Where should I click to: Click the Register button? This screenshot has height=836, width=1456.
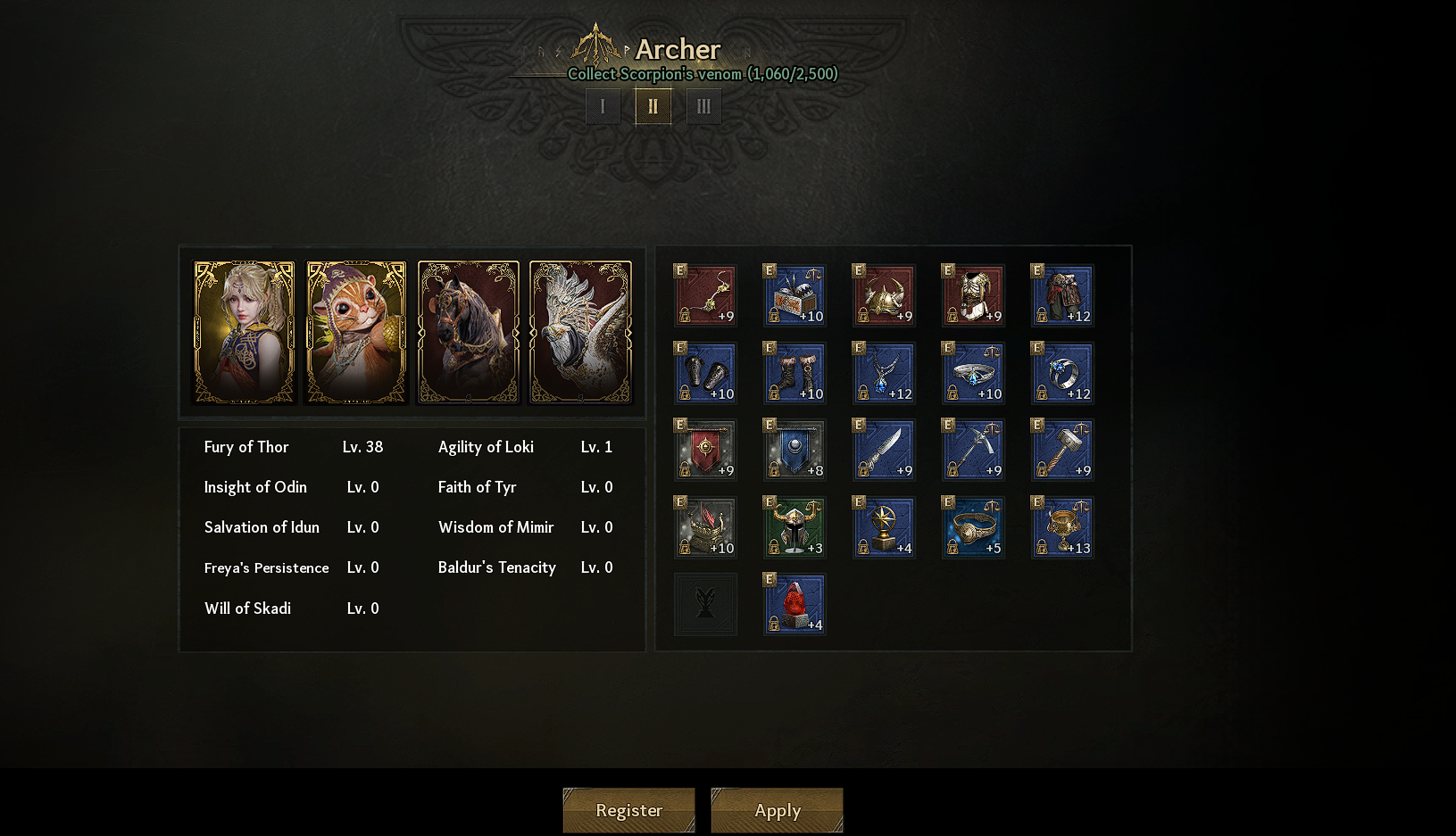coord(628,810)
